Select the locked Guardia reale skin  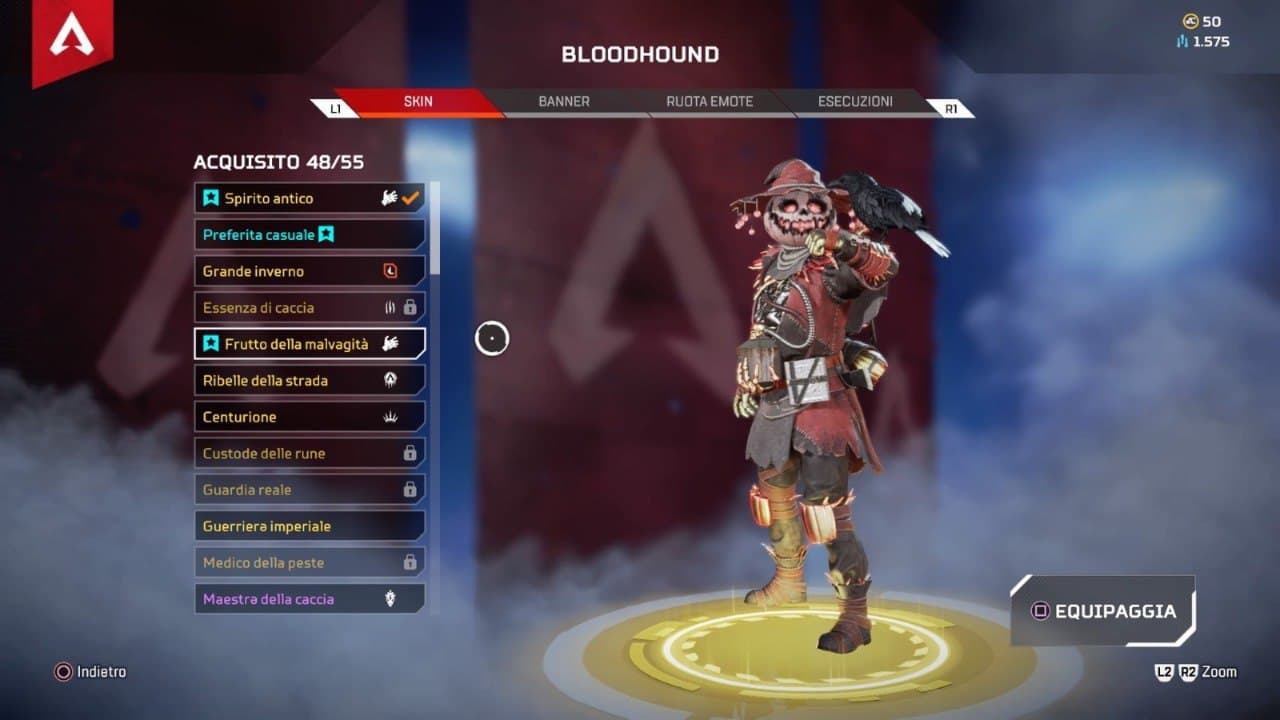coord(309,490)
